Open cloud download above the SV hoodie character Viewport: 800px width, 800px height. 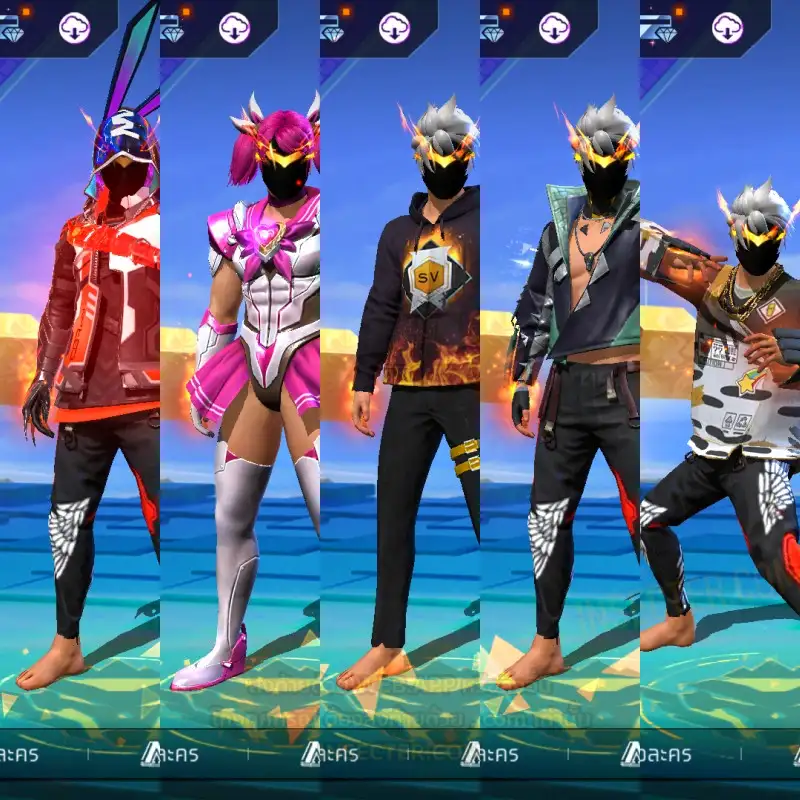pos(394,27)
